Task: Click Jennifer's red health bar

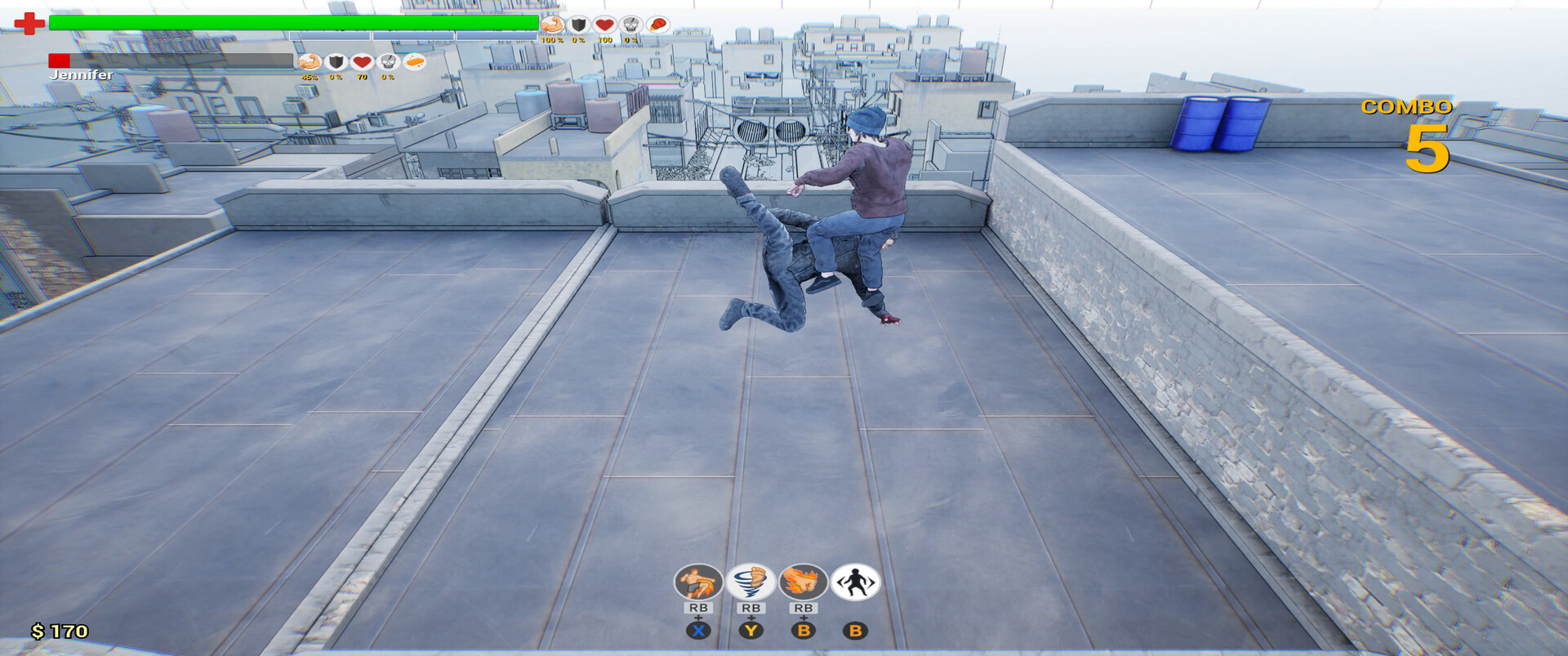Action: 59,60
